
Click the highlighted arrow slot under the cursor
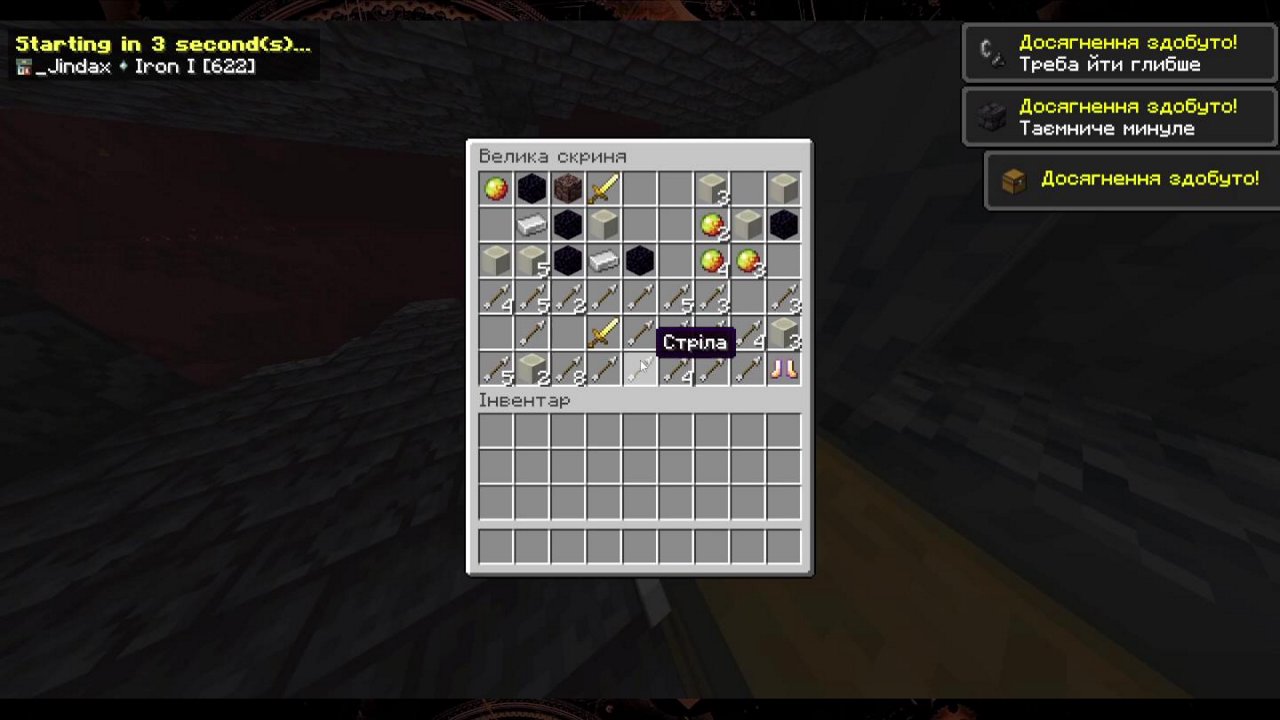(x=640, y=369)
